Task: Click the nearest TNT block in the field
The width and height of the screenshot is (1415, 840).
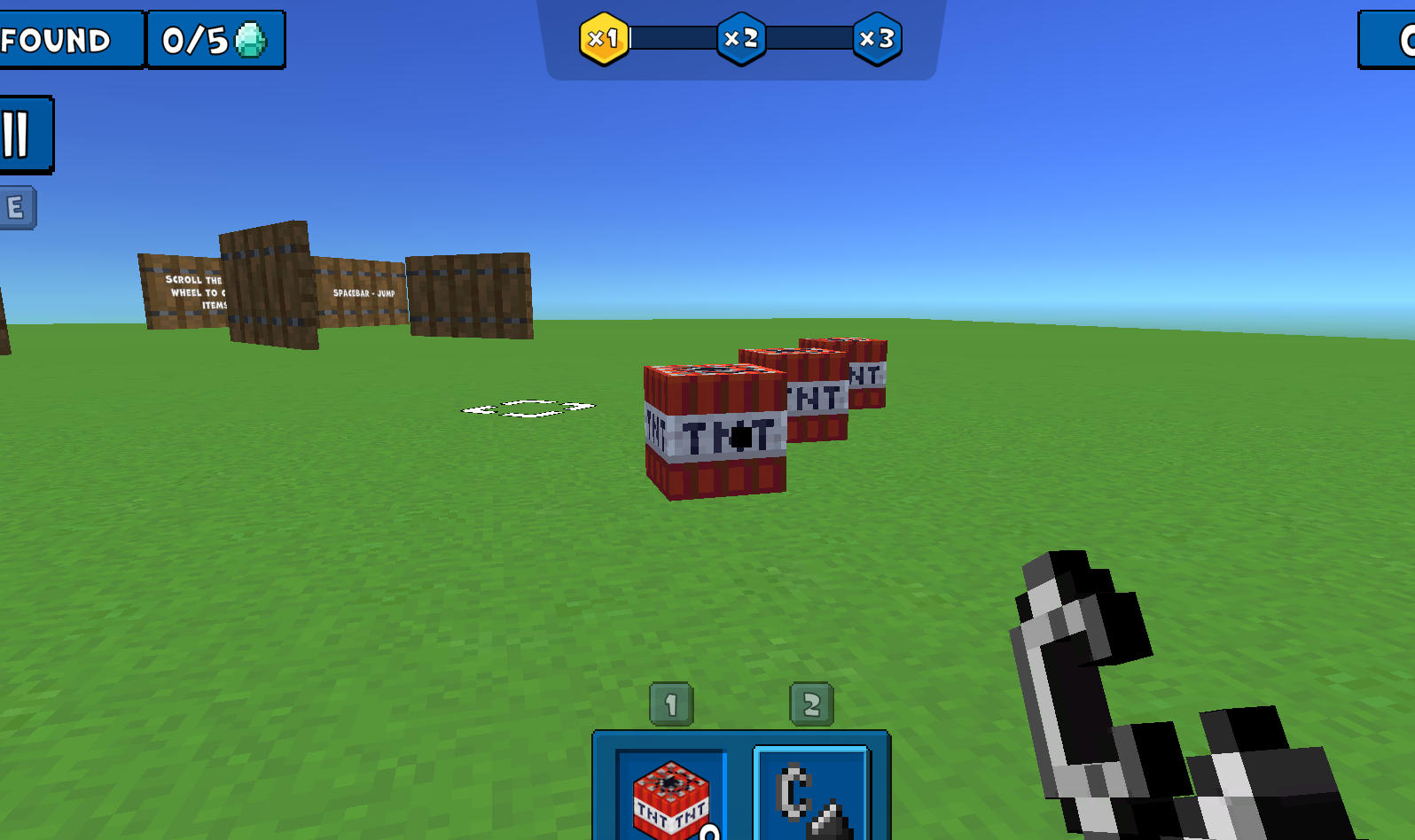Action: [x=714, y=430]
